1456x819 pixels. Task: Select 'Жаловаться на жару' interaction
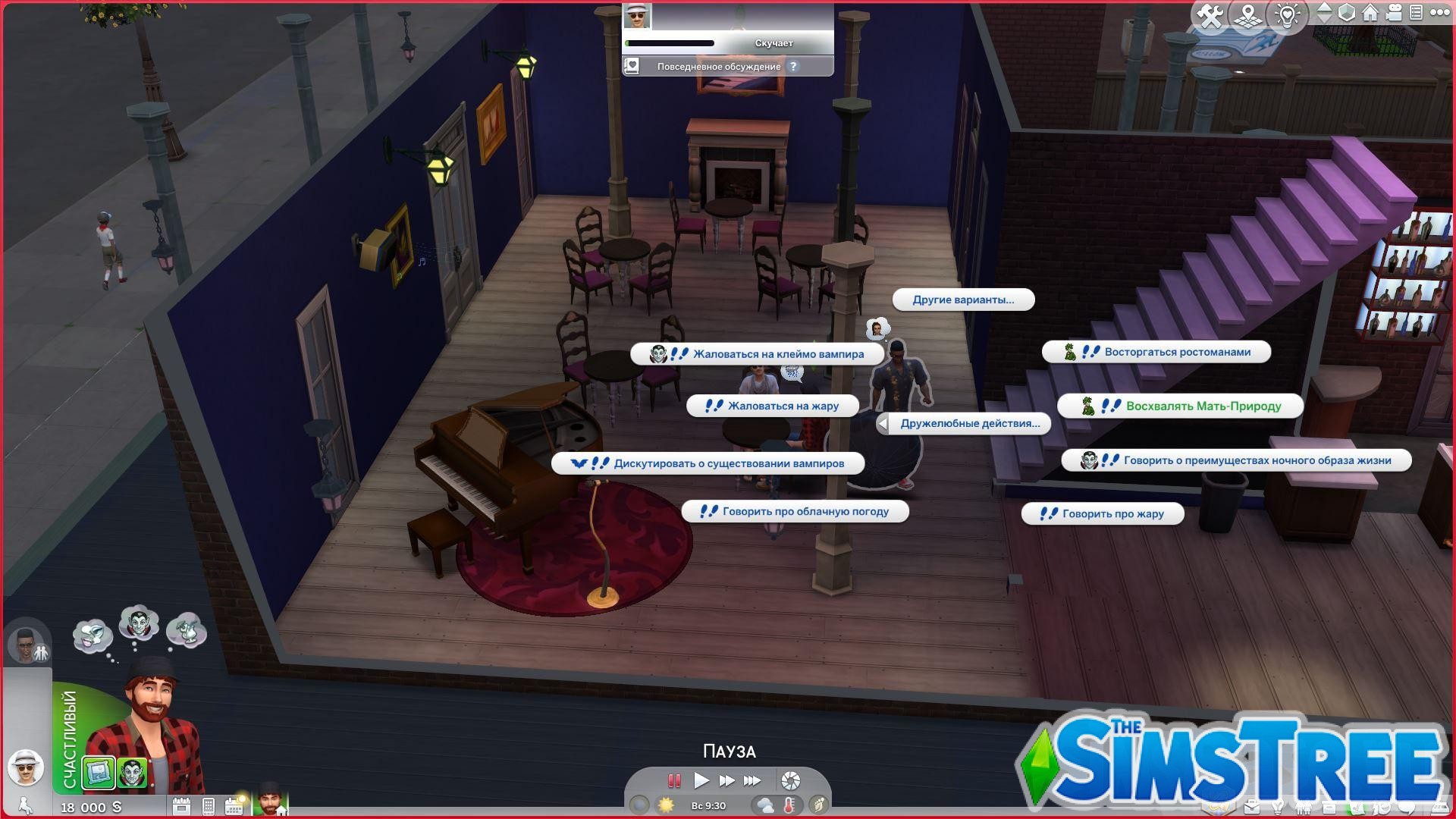click(x=772, y=405)
